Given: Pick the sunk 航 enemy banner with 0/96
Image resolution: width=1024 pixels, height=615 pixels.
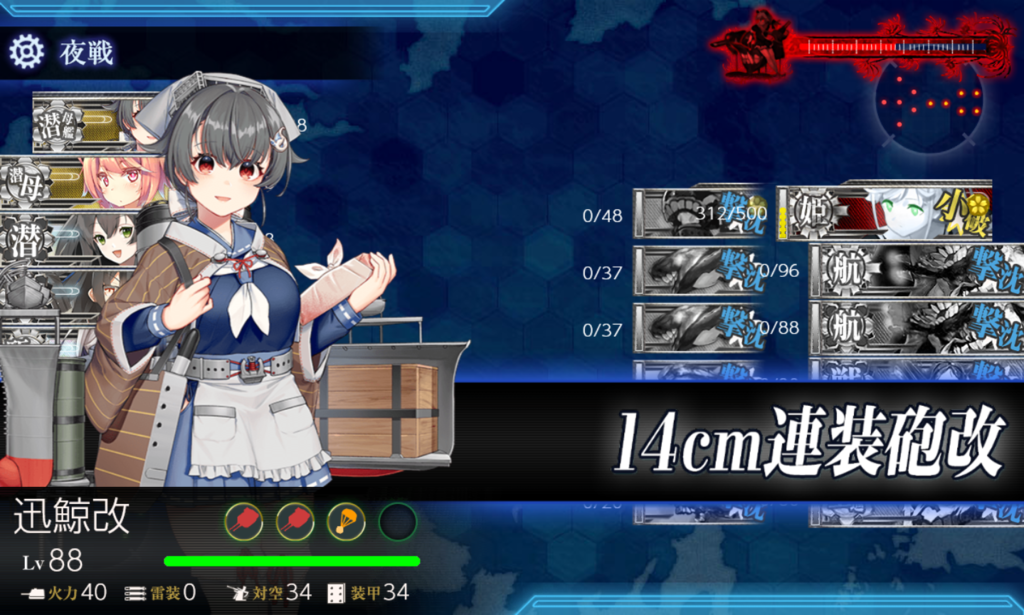Looking at the screenshot, I should point(900,270).
